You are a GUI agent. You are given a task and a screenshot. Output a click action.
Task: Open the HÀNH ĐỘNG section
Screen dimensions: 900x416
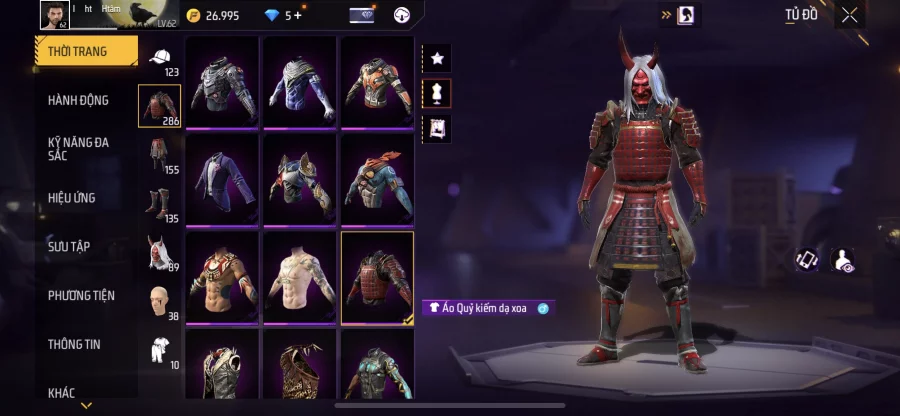[78, 100]
